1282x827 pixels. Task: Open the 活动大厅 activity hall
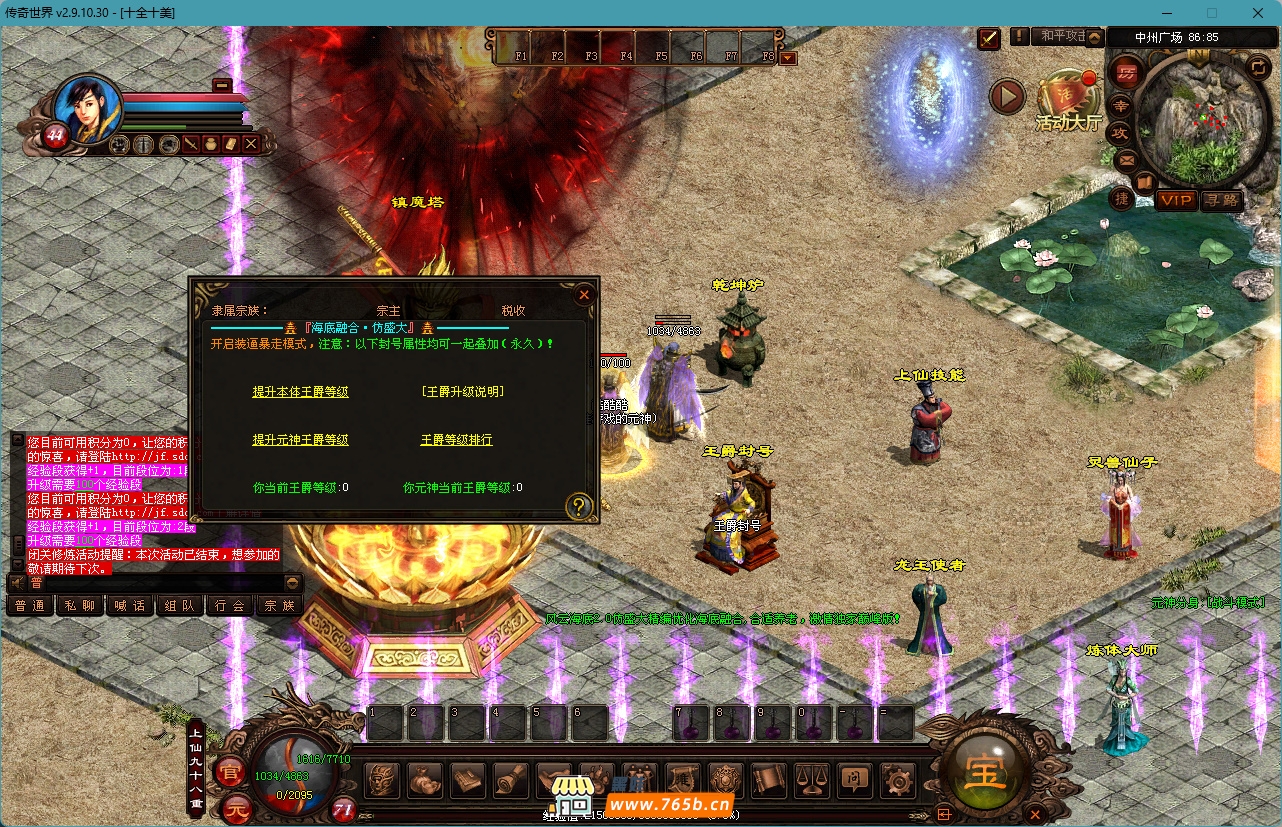pyautogui.click(x=1067, y=101)
